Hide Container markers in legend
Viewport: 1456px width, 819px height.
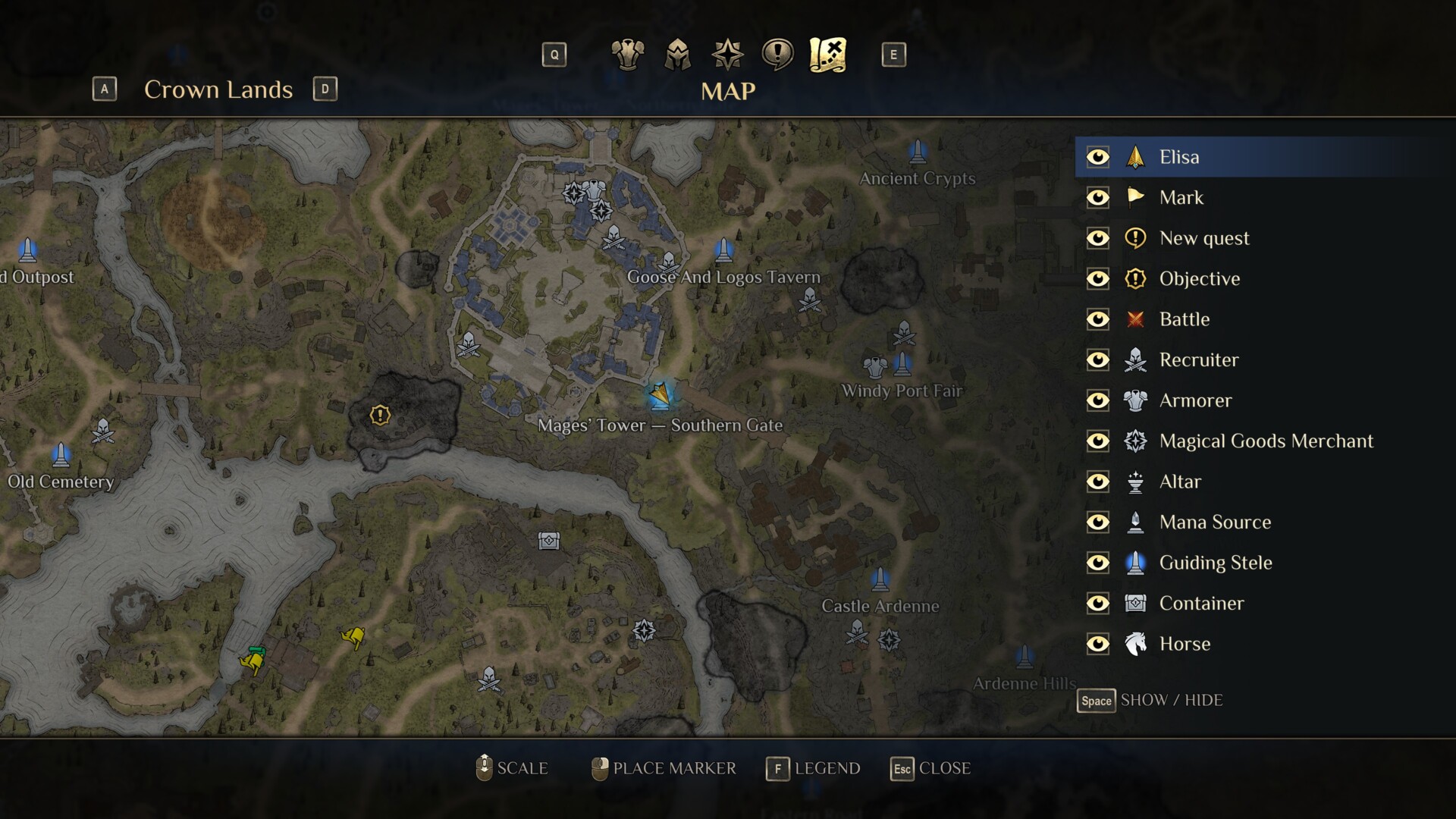click(1097, 604)
